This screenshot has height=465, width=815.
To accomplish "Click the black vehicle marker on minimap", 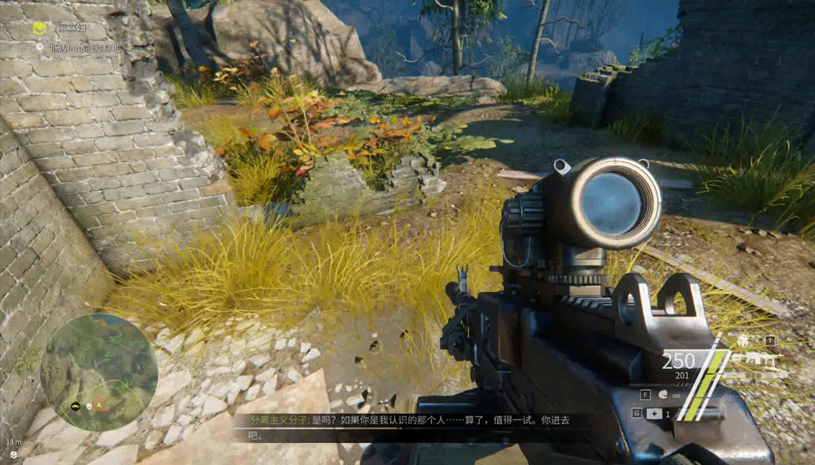I will coord(76,406).
